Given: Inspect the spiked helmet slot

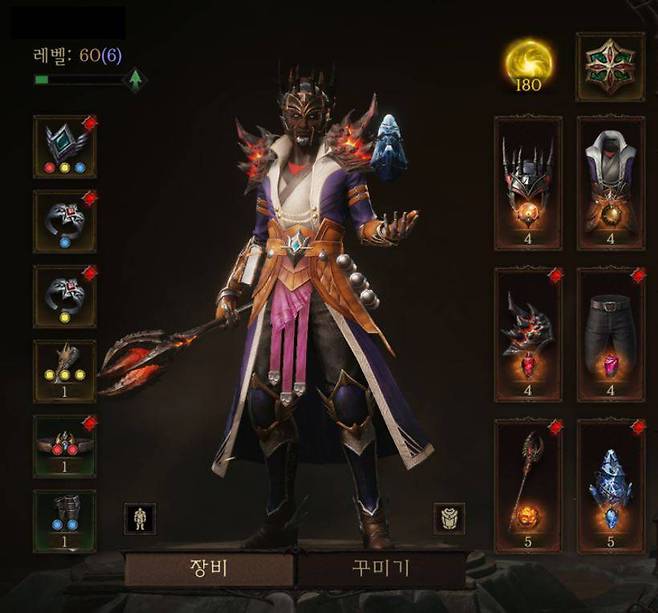Looking at the screenshot, I should coord(528,182).
